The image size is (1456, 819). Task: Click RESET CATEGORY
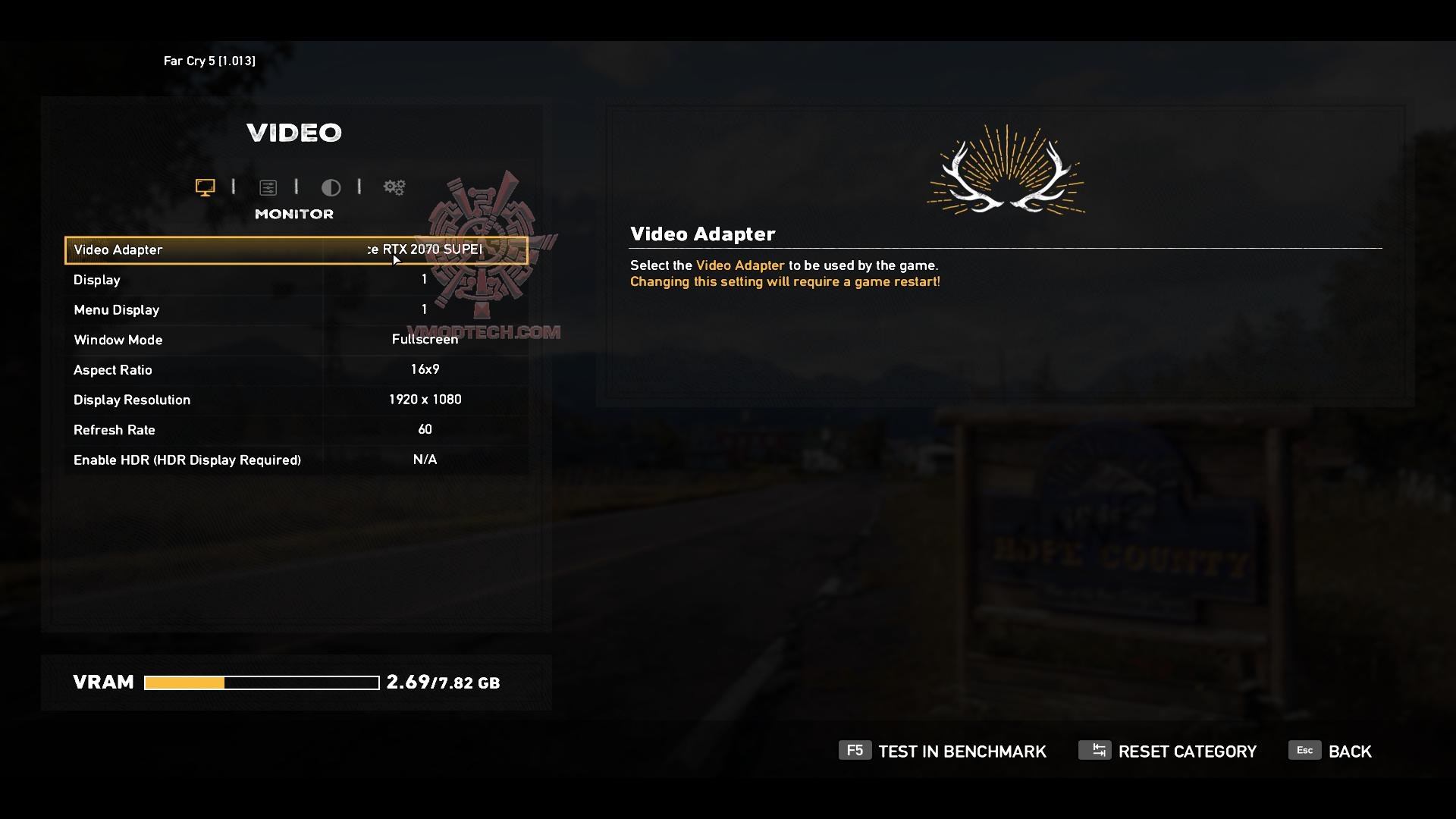[1188, 751]
